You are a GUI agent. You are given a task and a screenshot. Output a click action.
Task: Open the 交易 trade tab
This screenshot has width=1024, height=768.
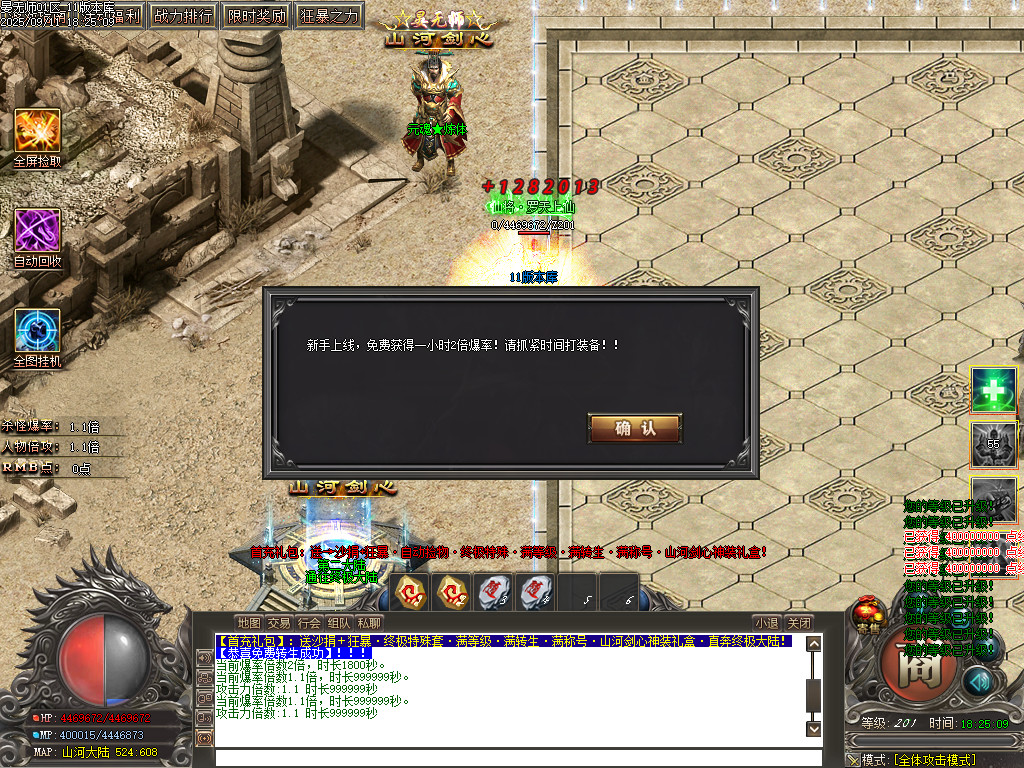[x=279, y=622]
